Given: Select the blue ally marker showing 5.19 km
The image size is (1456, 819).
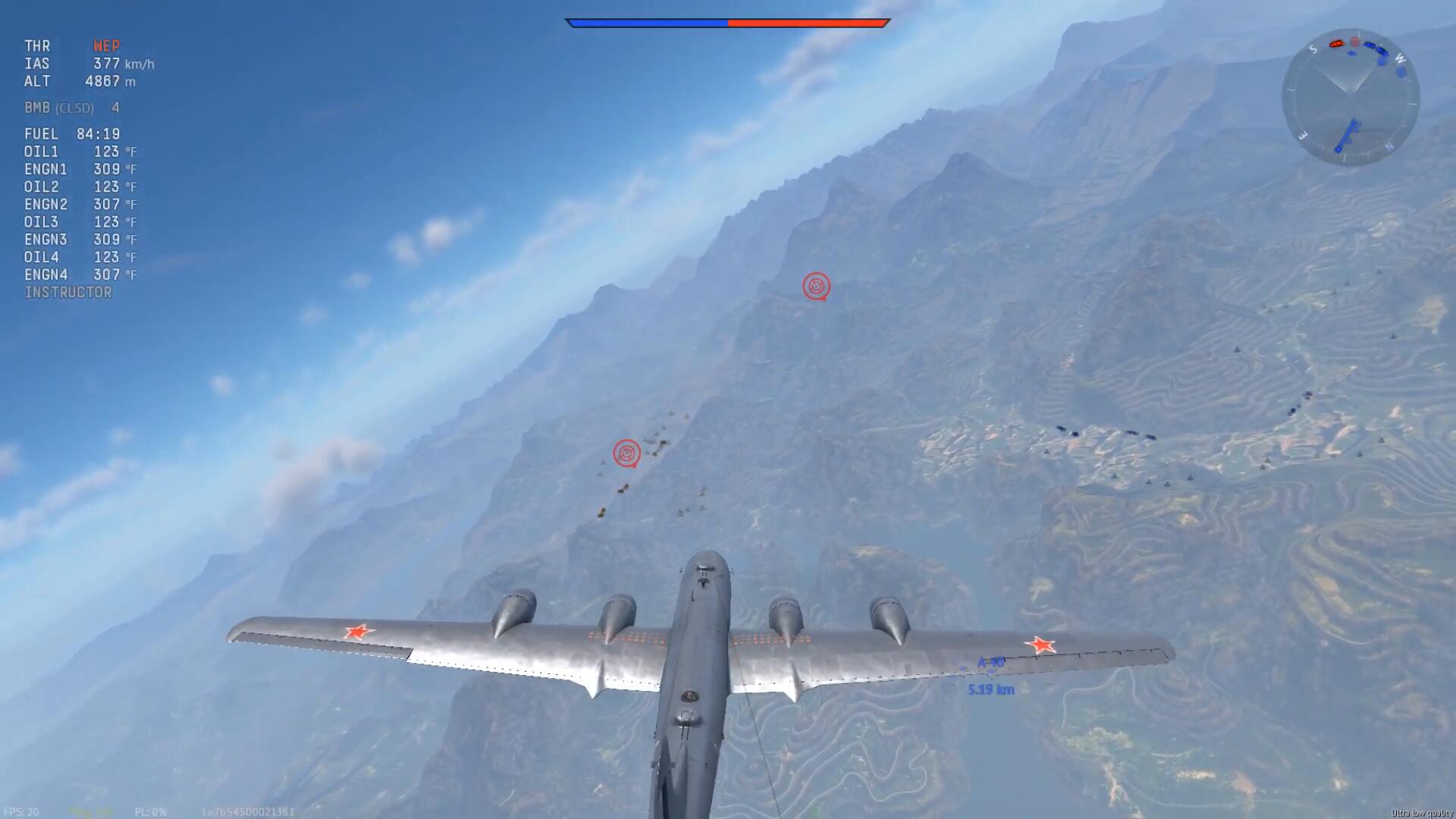Looking at the screenshot, I should click(990, 675).
